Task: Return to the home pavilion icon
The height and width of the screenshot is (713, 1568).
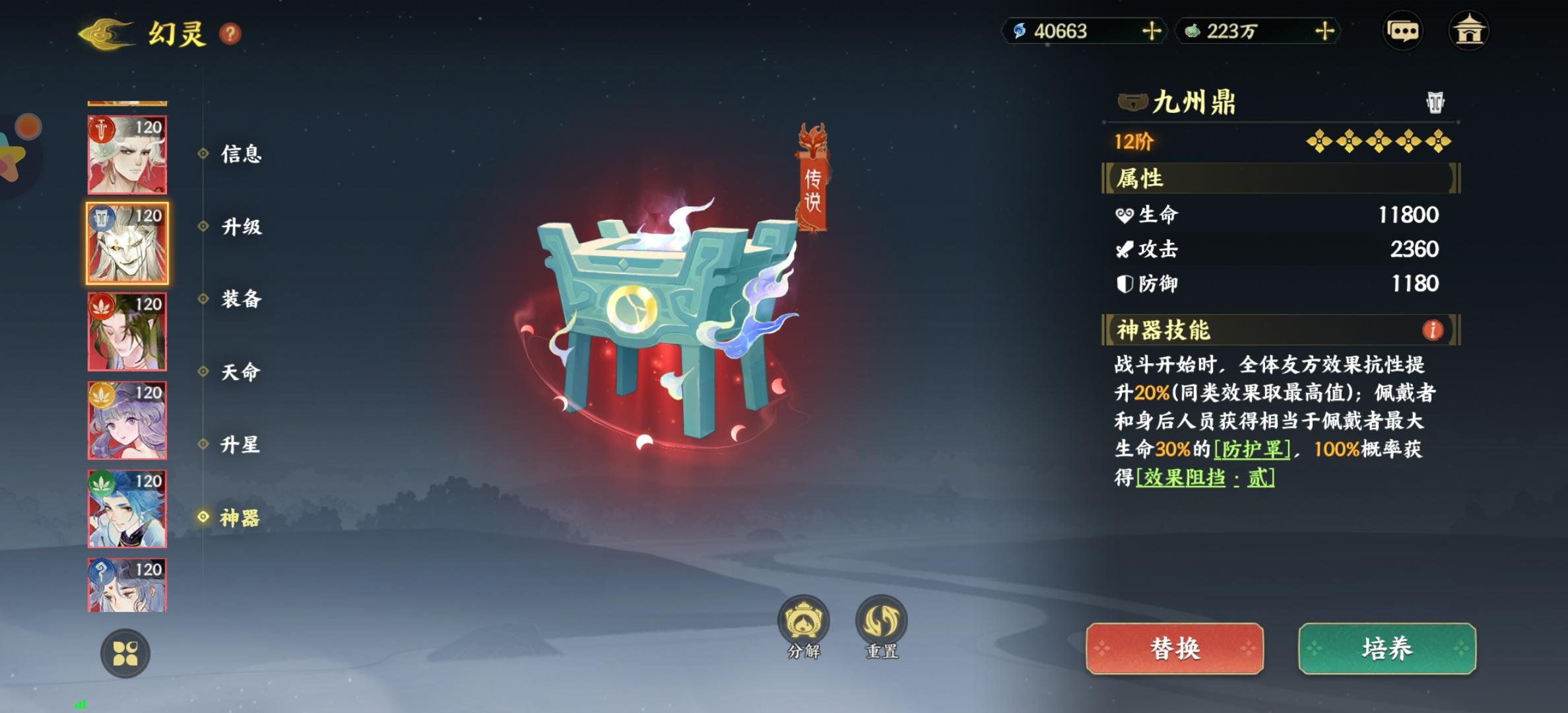Action: pos(1468,31)
